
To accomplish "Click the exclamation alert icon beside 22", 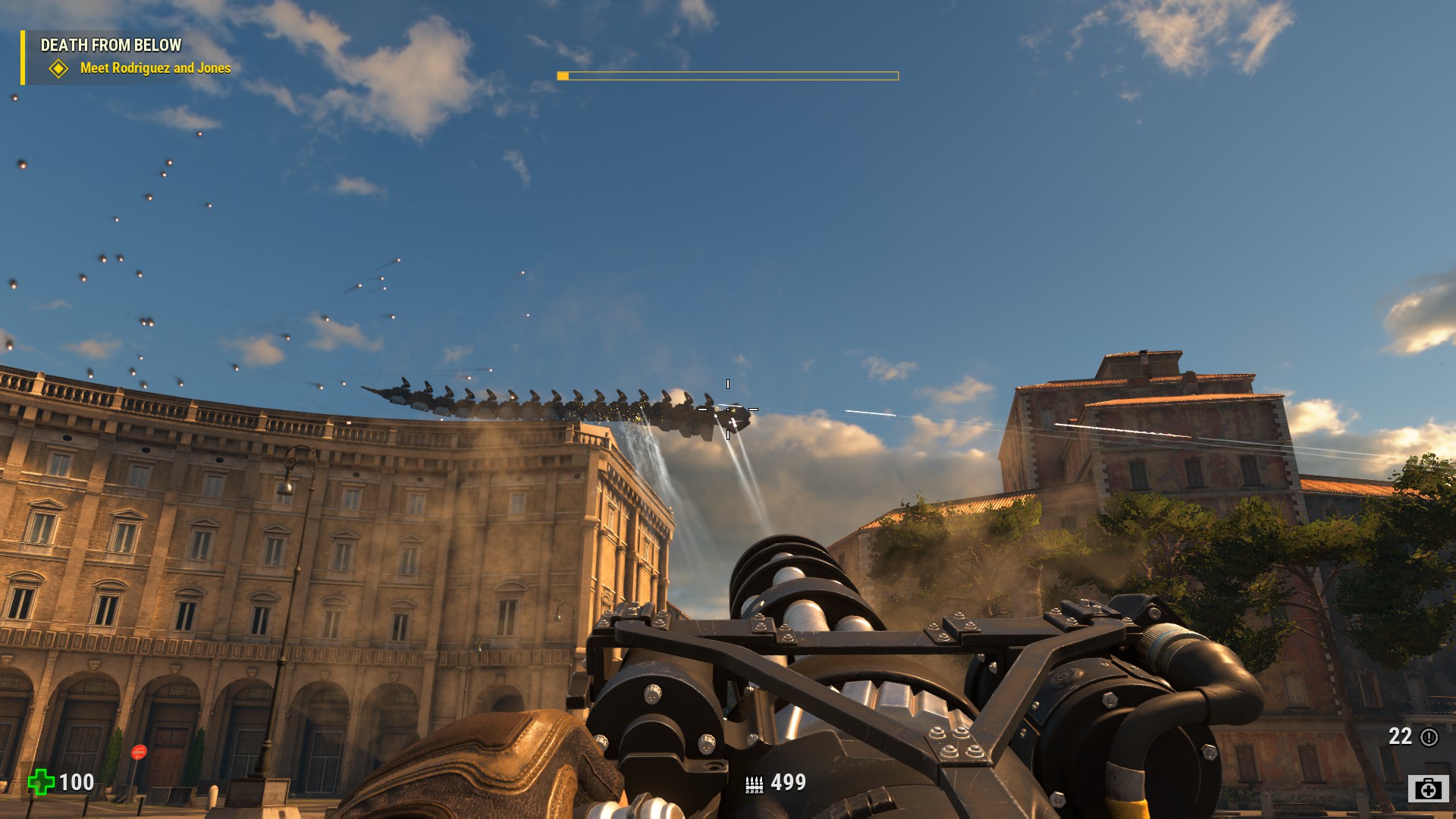I will pos(1429,737).
